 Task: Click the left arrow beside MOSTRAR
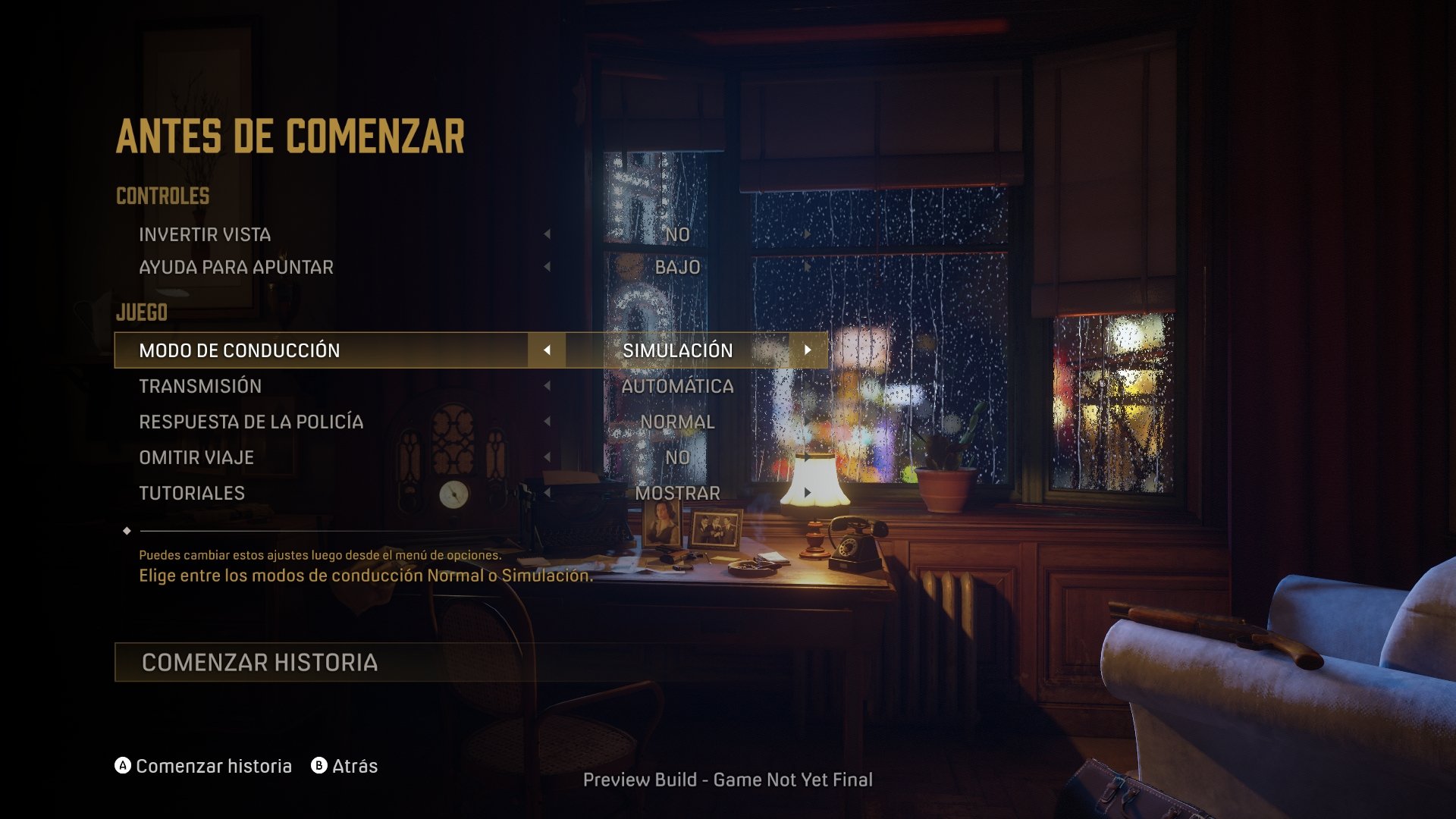[548, 493]
